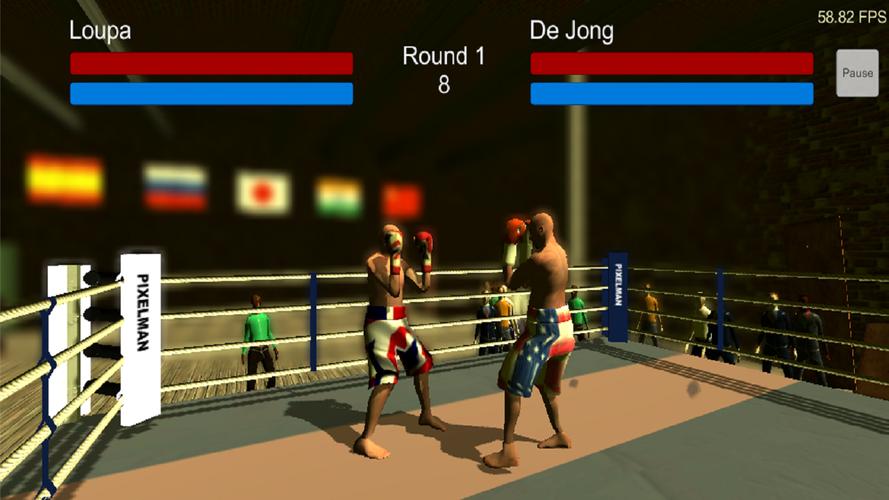Pause the boxing match
889x500 pixels.
click(857, 73)
